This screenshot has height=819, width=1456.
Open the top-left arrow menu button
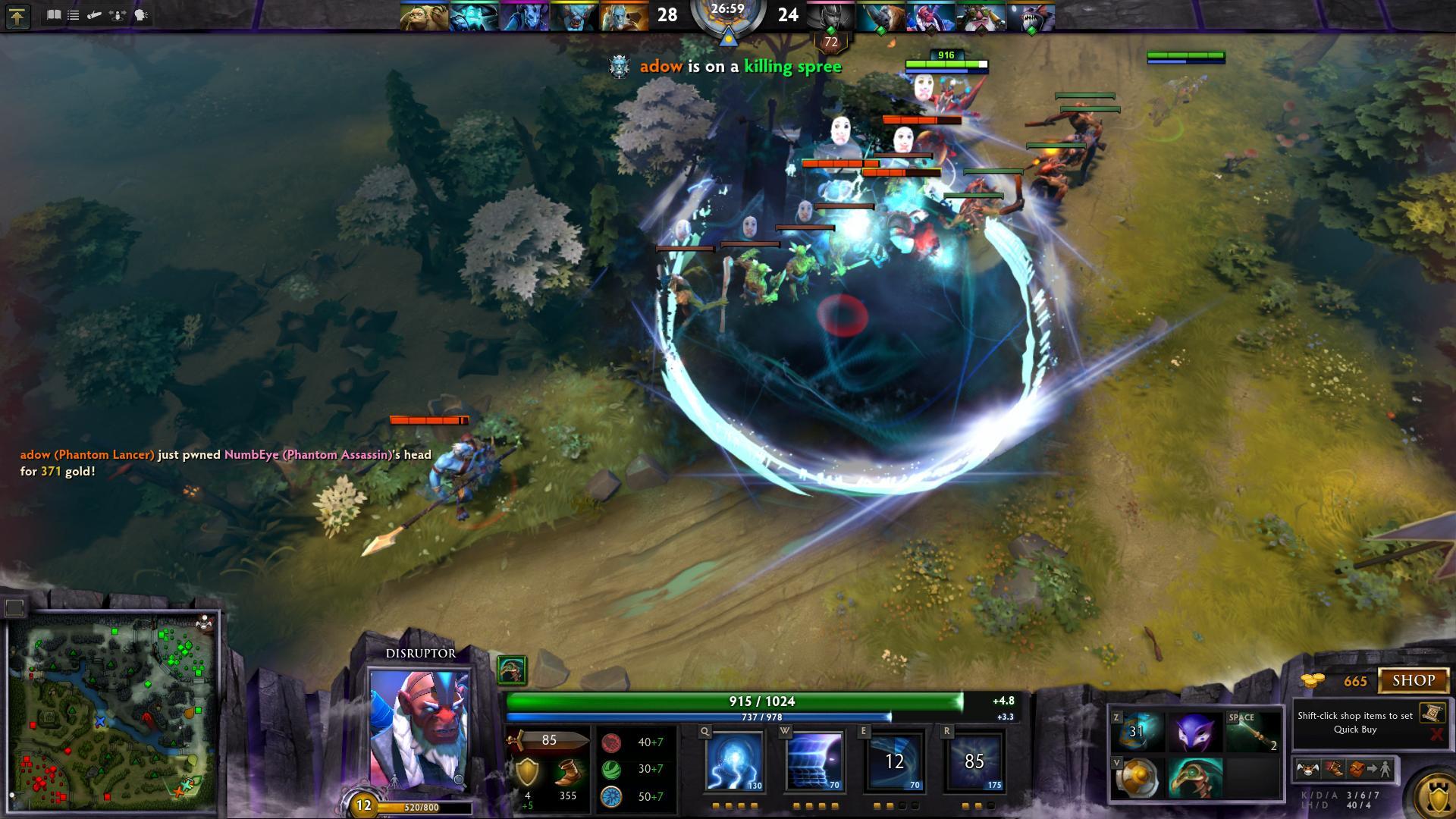click(17, 16)
